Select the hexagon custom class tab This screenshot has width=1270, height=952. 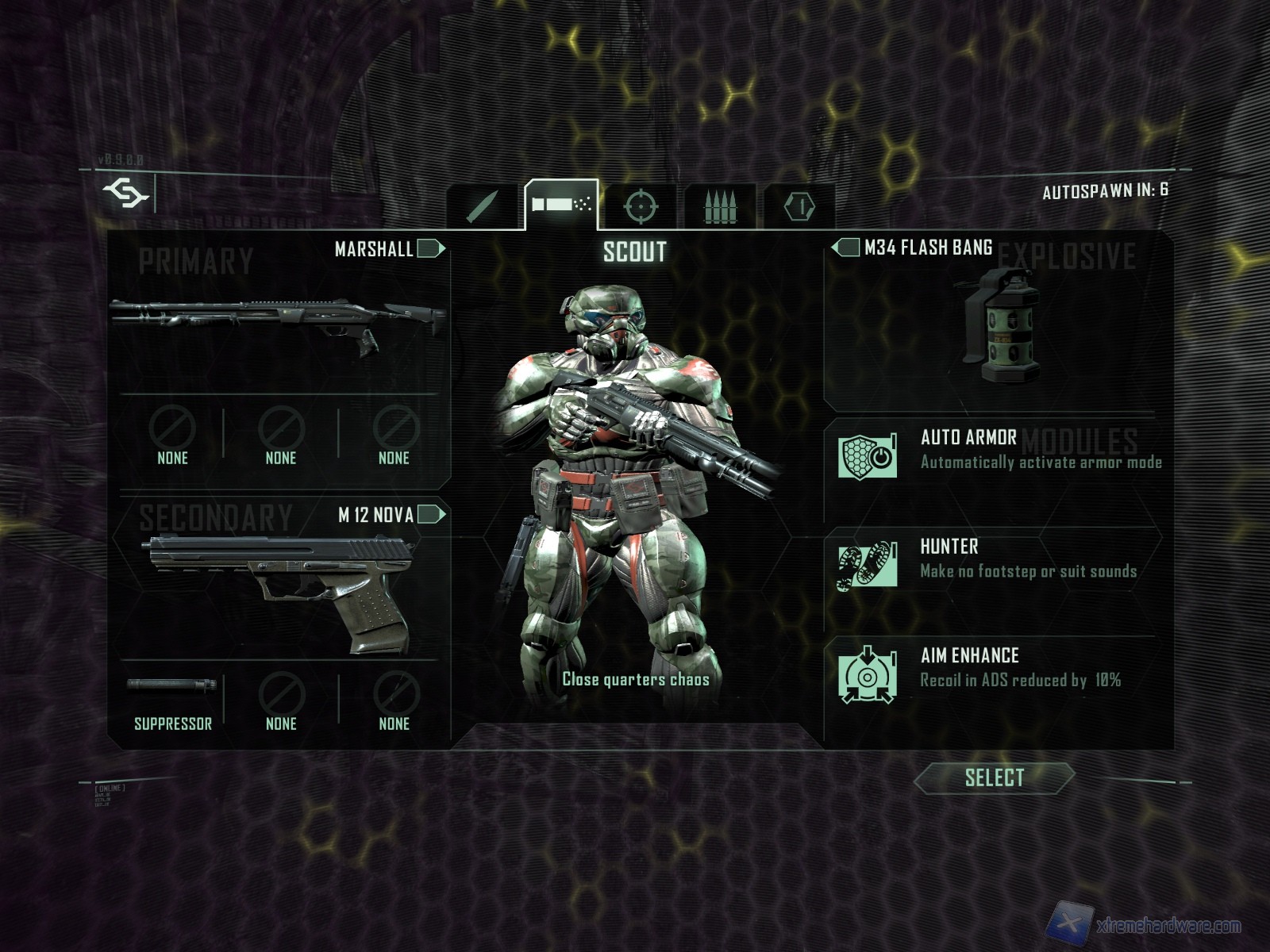click(x=799, y=207)
